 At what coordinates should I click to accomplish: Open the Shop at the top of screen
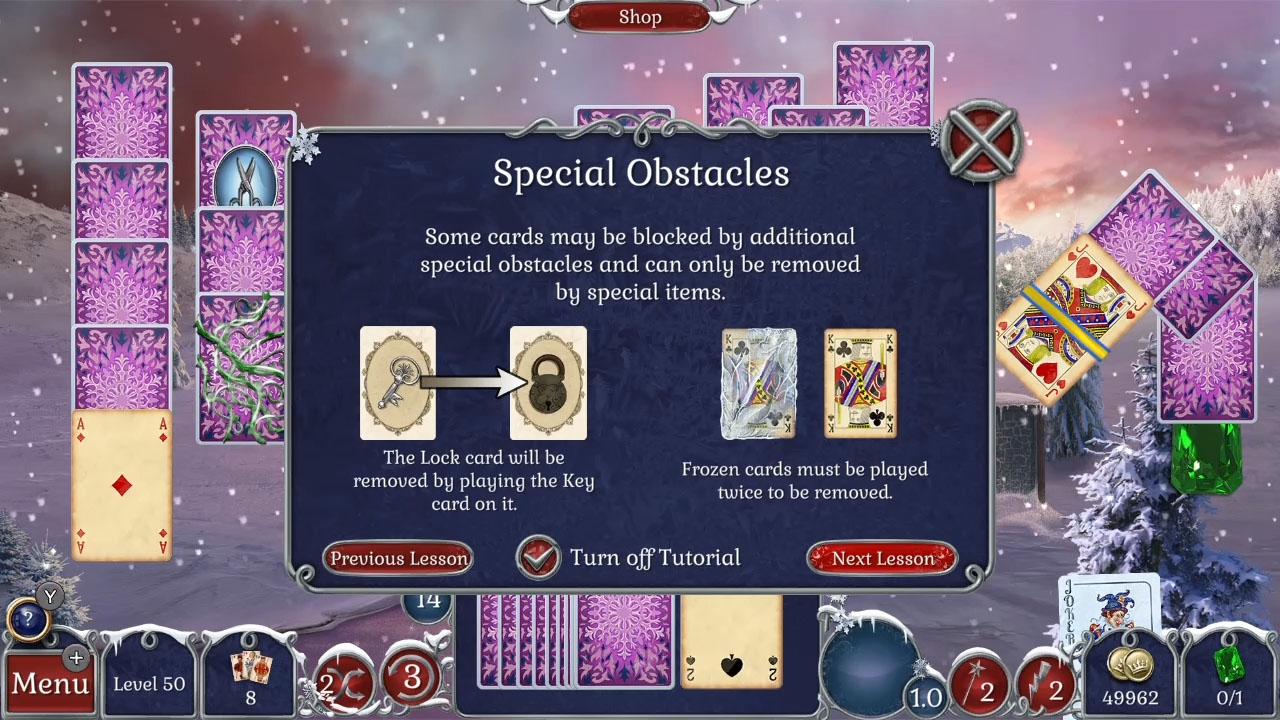640,17
